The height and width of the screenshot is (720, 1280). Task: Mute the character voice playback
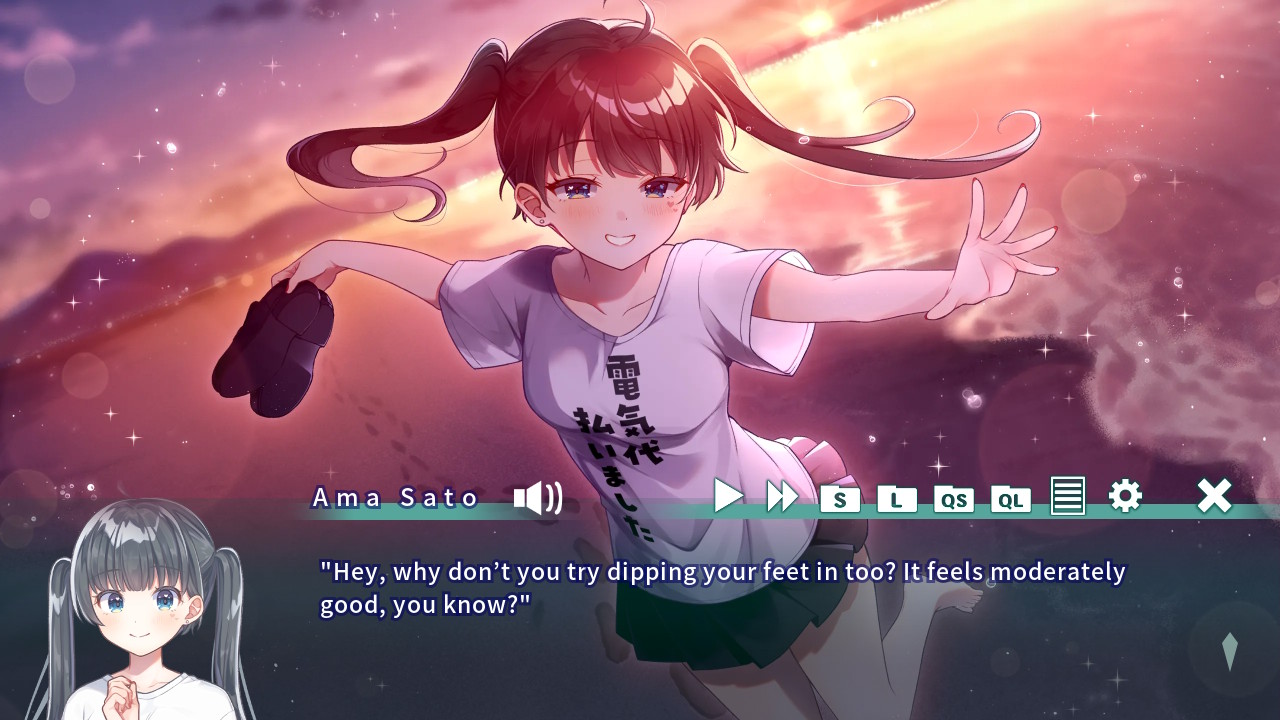pyautogui.click(x=536, y=497)
